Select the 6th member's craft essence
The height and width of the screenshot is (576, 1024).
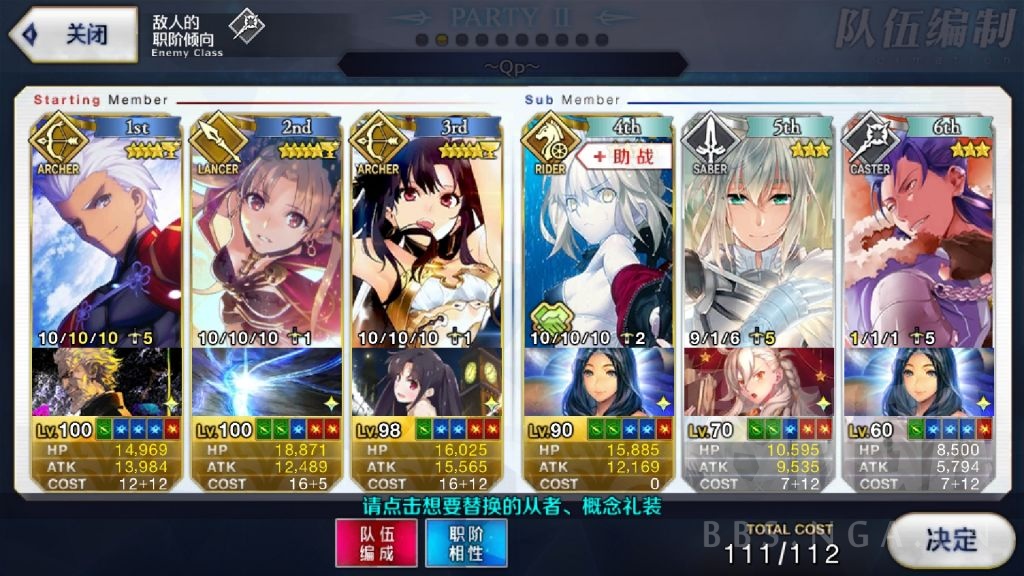pyautogui.click(x=918, y=382)
